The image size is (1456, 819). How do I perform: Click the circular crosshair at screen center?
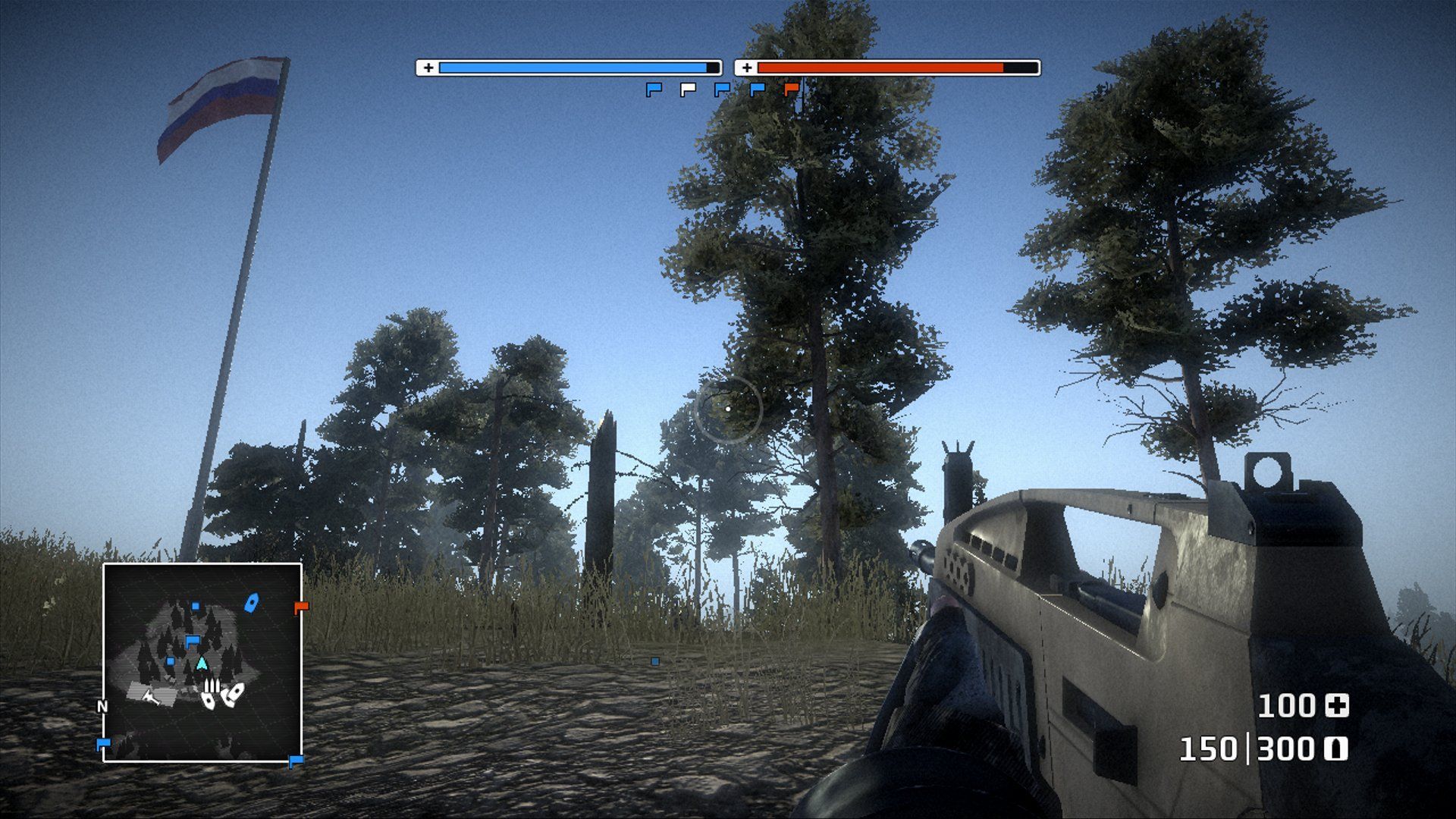728,409
